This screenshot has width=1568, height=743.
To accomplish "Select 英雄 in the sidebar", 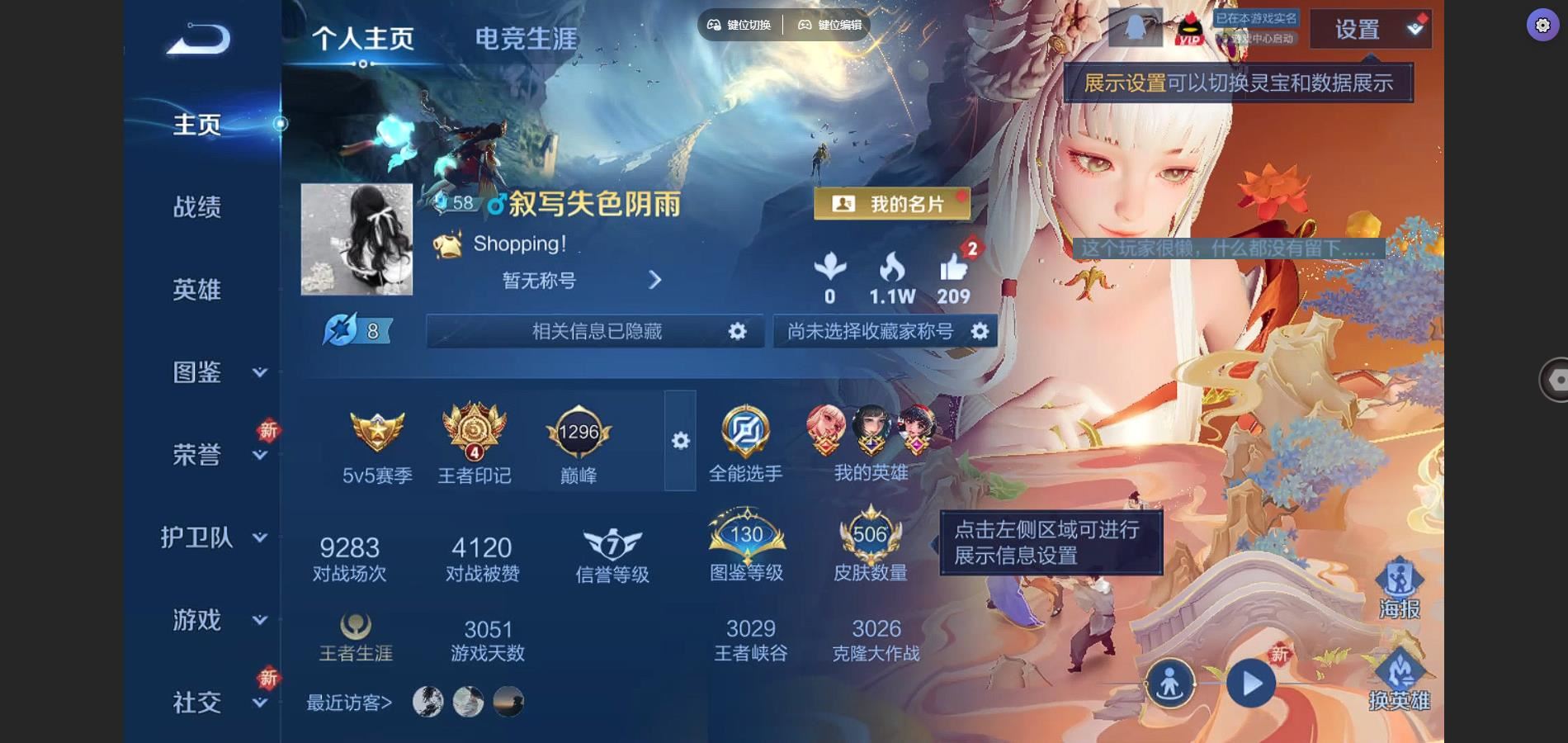I will [x=197, y=290].
